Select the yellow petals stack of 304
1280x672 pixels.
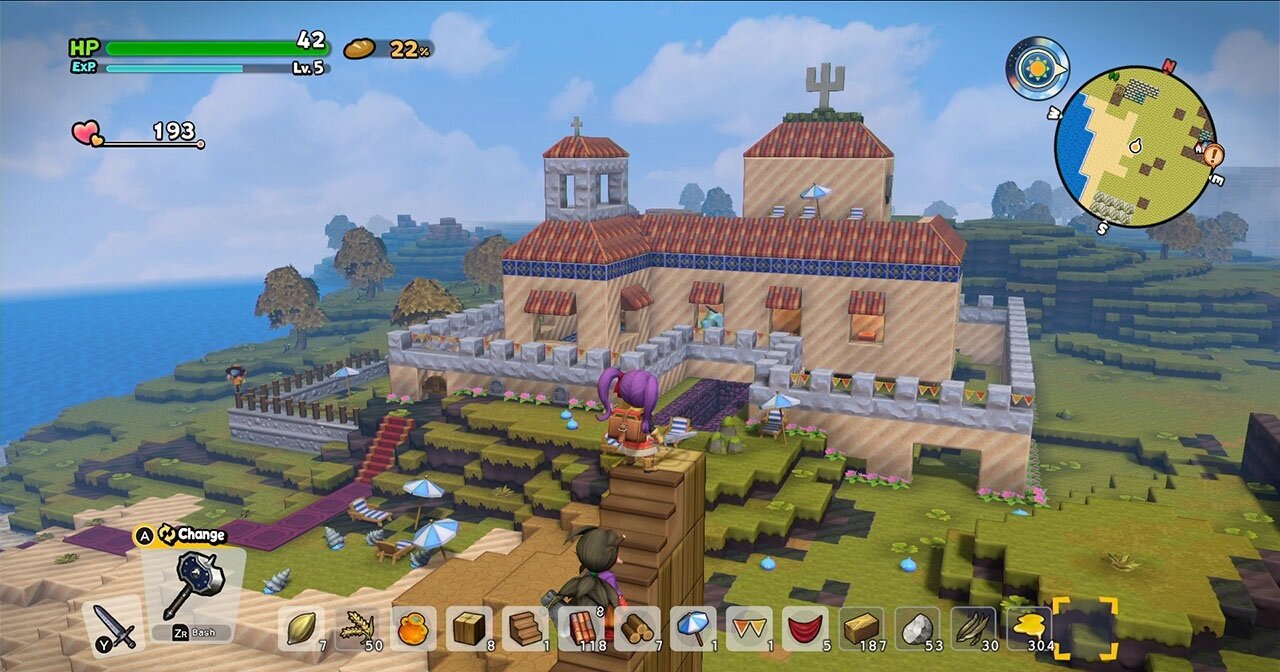click(x=1029, y=628)
